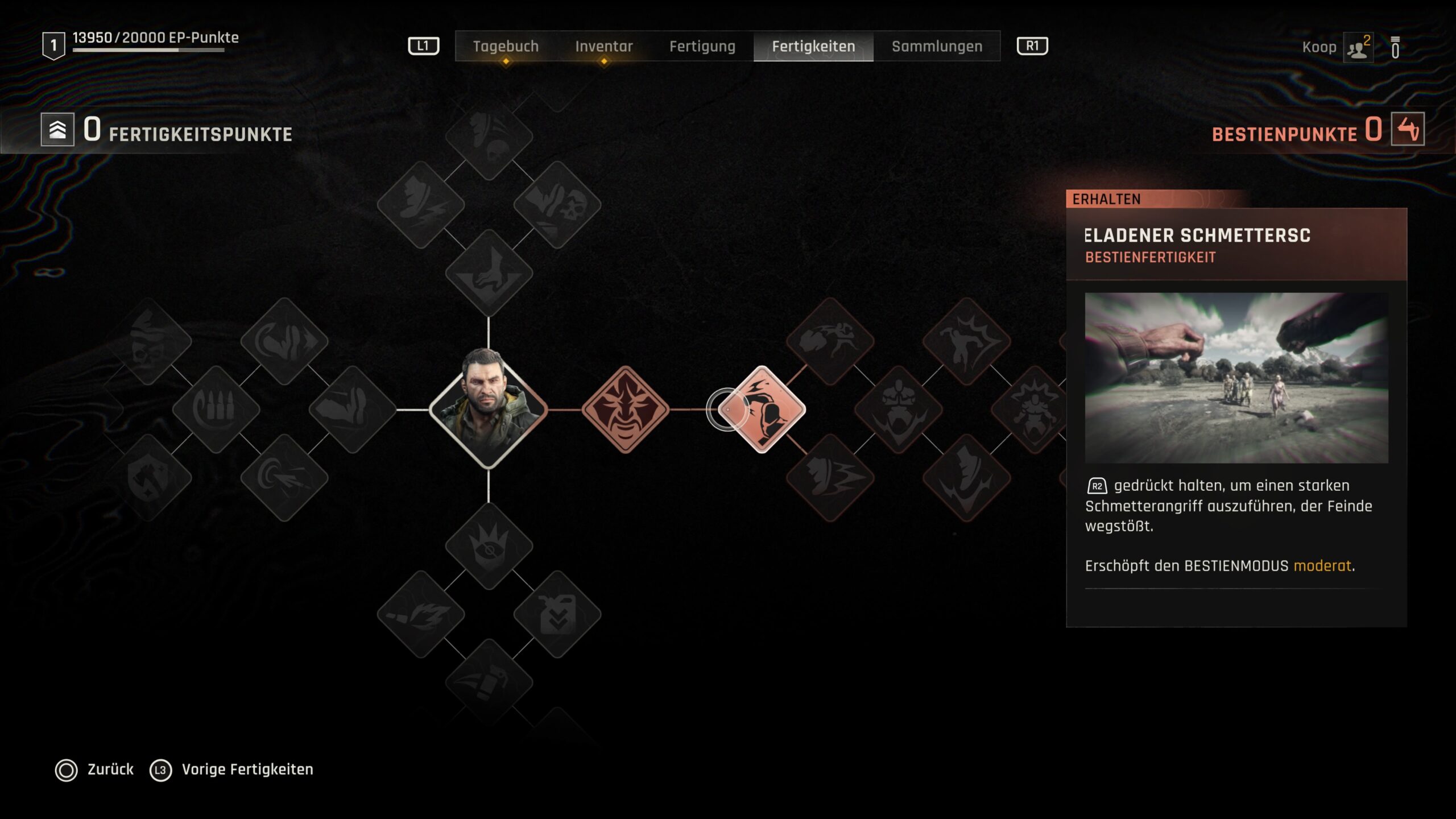Screen dimensions: 1456x819
Task: Select the flexed arm skill node
Action: [352, 409]
